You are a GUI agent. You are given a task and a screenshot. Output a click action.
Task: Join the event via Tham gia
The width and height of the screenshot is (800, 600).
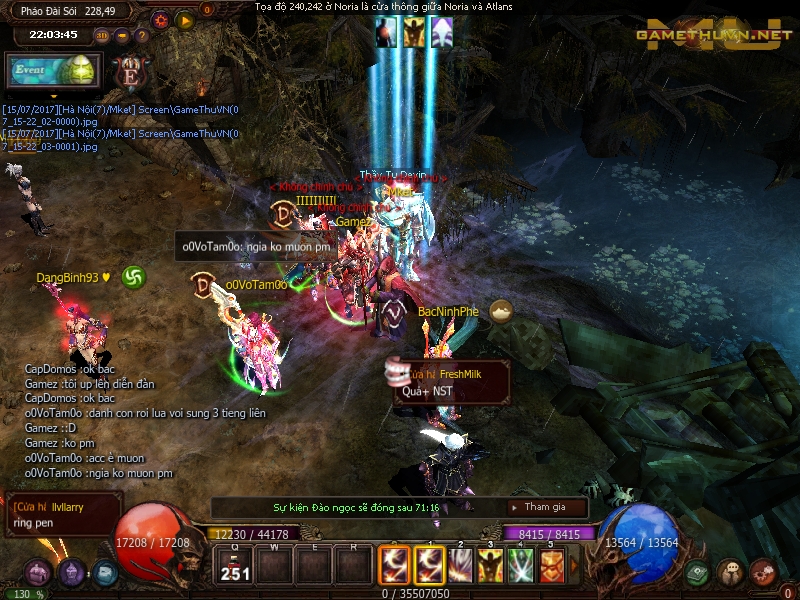[545, 507]
